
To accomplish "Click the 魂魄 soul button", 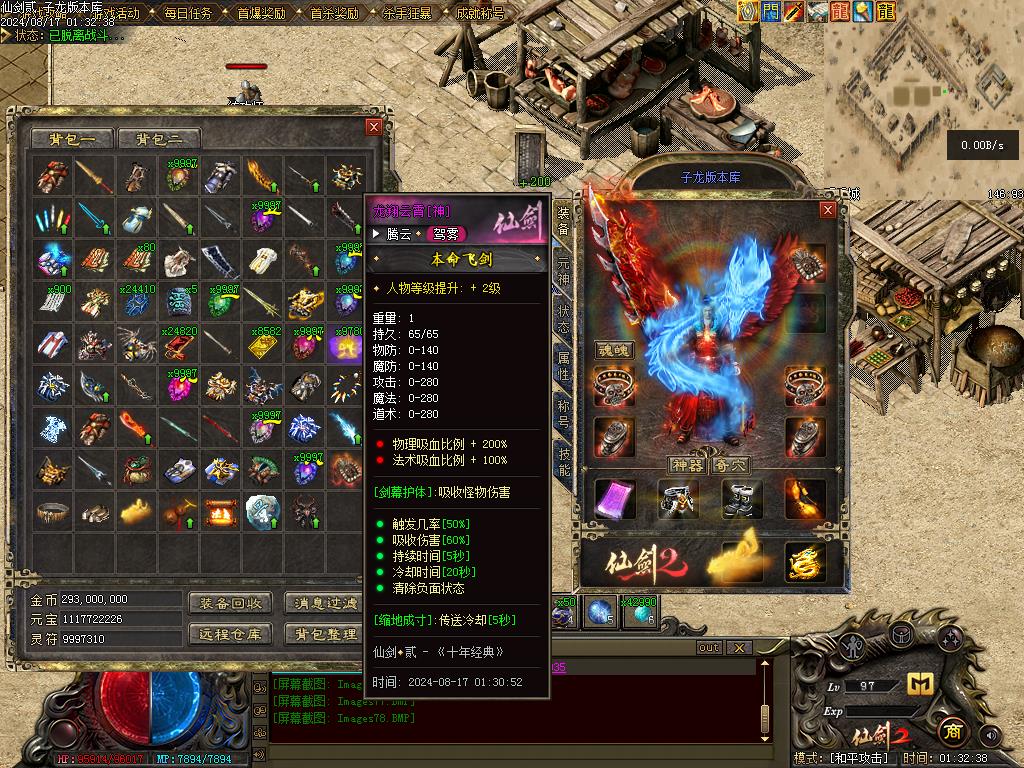I will point(616,350).
